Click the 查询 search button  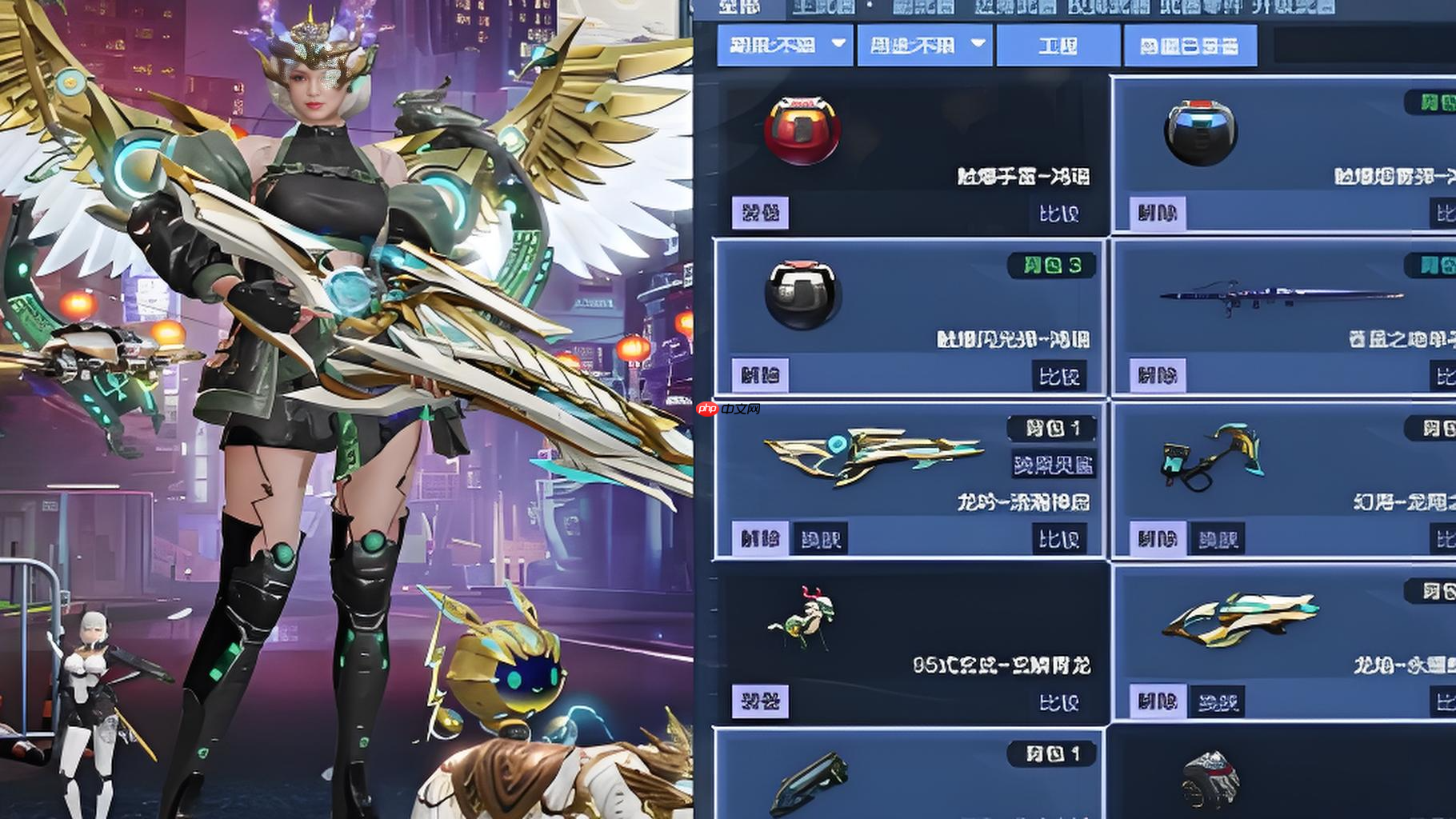pyautogui.click(x=1056, y=46)
